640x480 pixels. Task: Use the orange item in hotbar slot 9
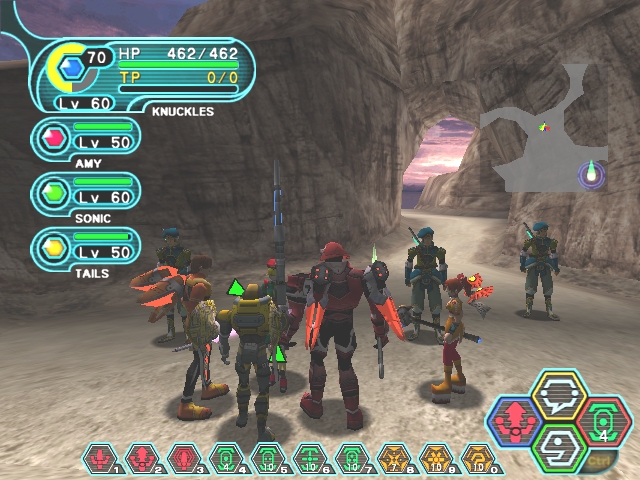point(435,459)
